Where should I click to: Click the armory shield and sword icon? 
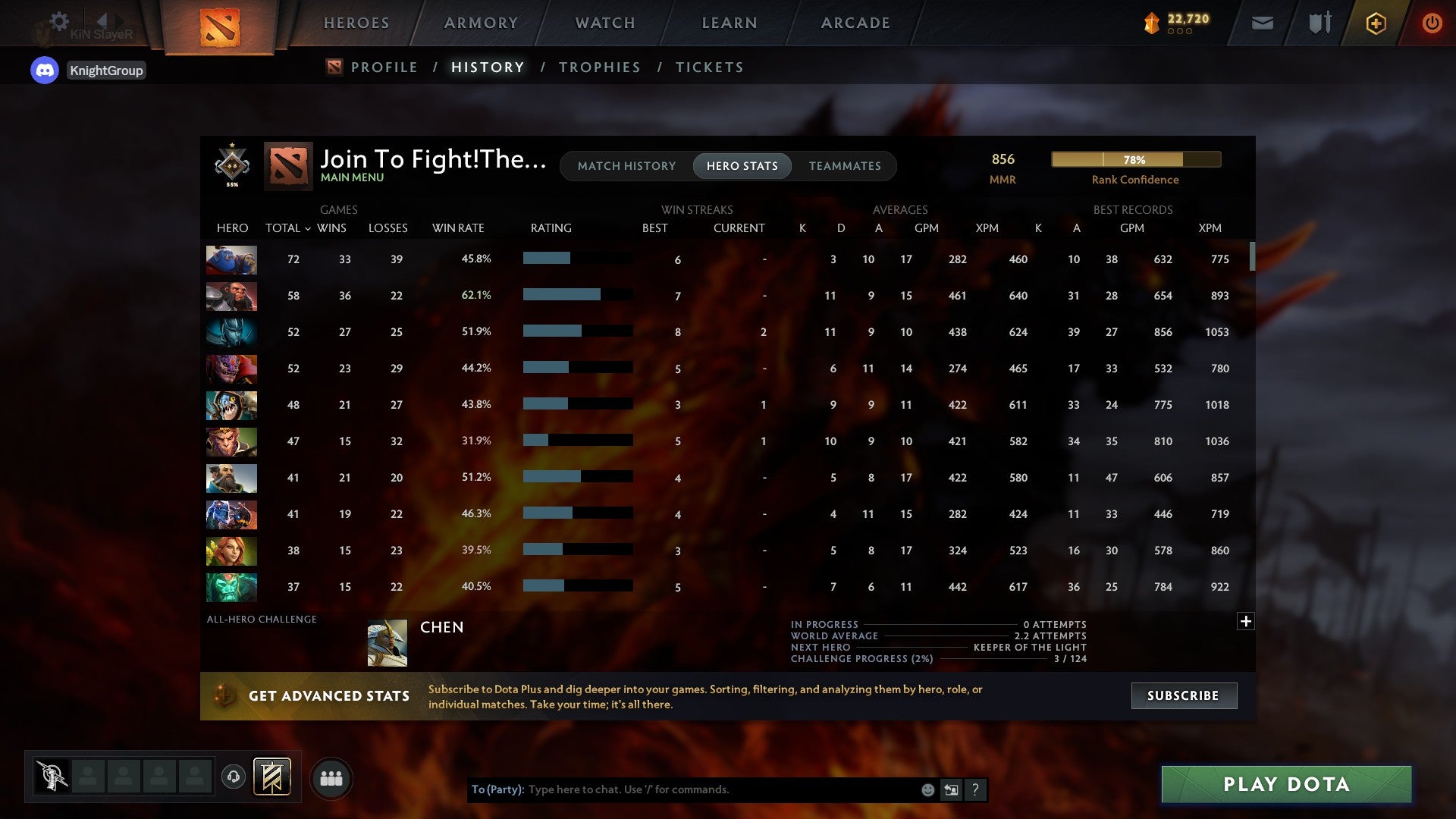(1319, 24)
